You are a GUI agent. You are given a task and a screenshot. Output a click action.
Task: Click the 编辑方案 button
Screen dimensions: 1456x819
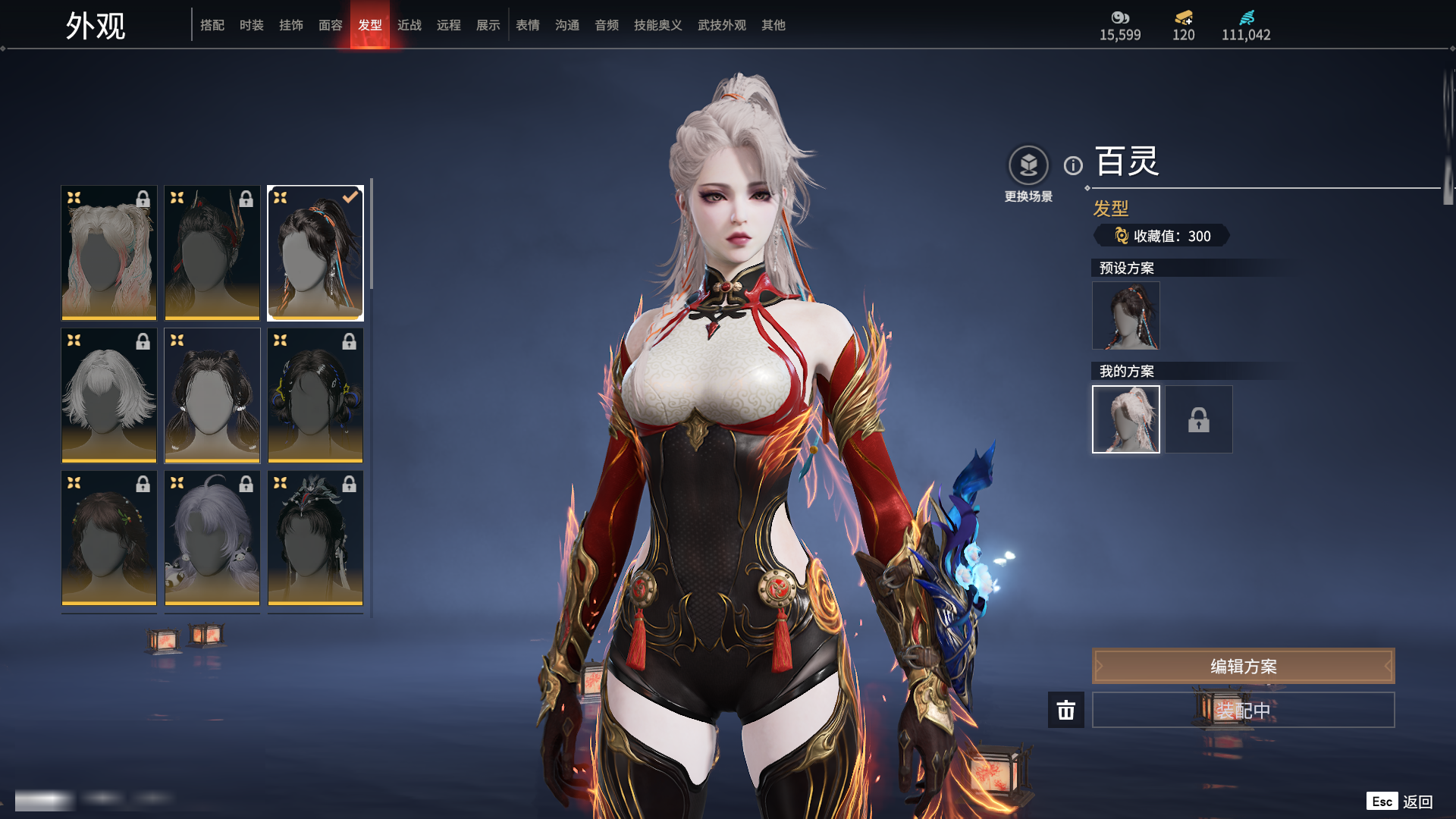pos(1243,666)
